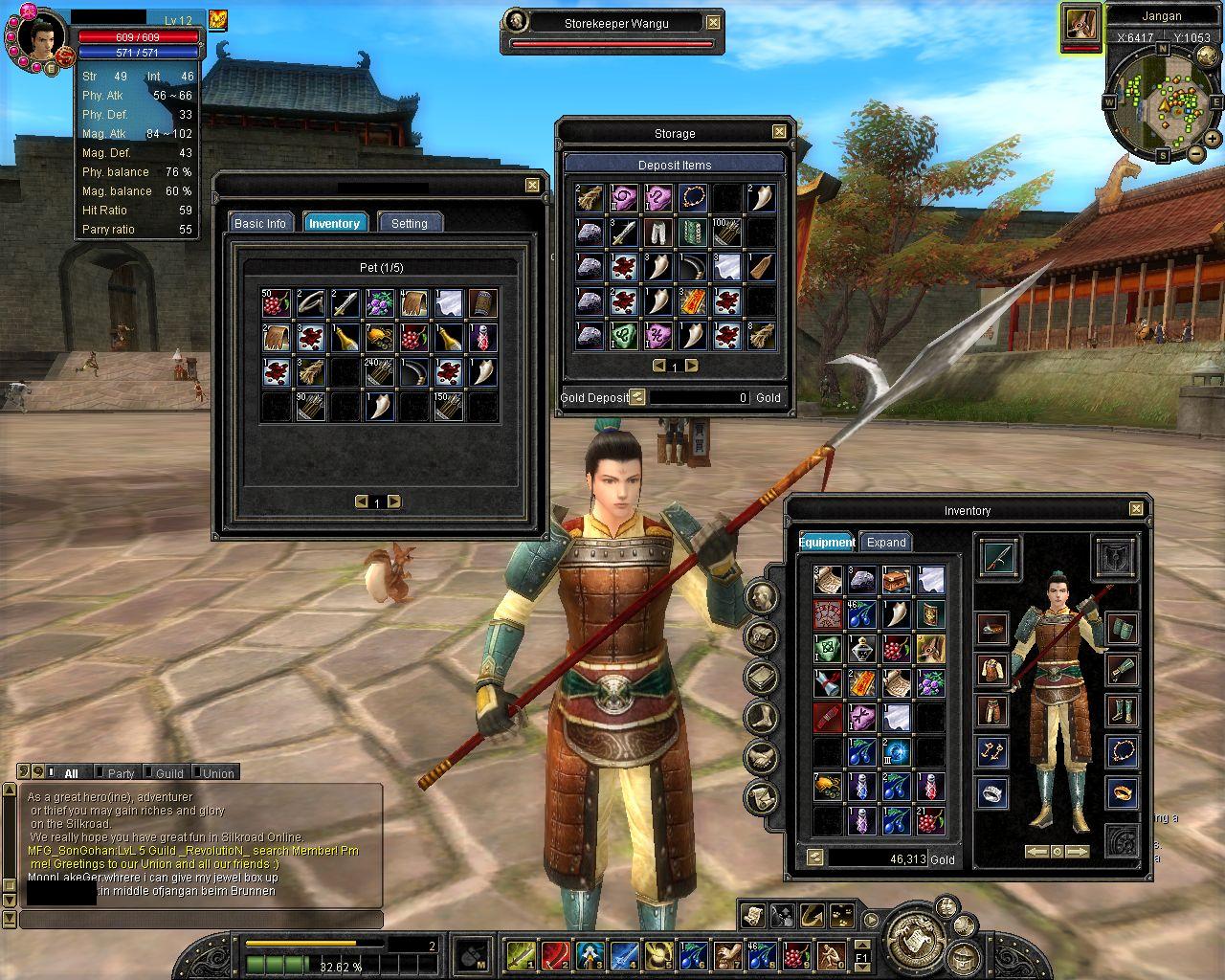Open the pet Setting tab
The height and width of the screenshot is (980, 1225).
tap(410, 223)
